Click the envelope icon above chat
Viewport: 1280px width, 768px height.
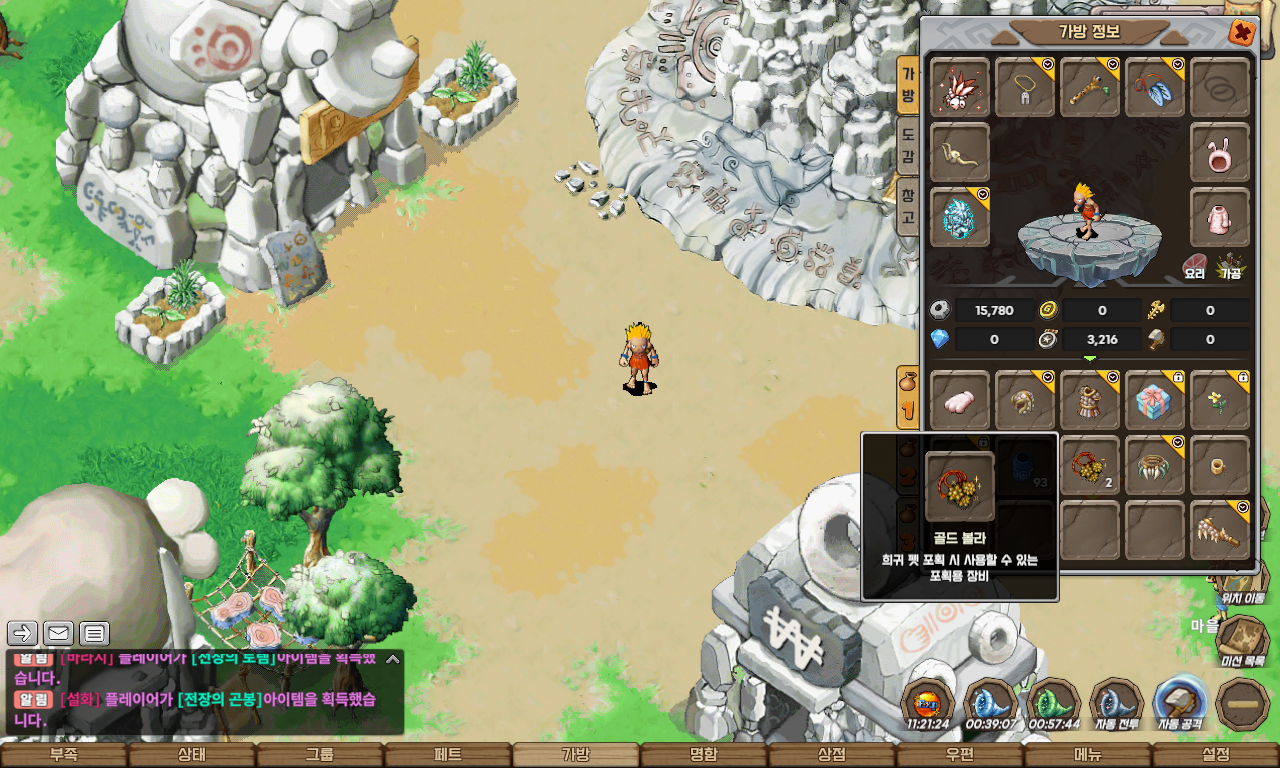pyautogui.click(x=59, y=633)
